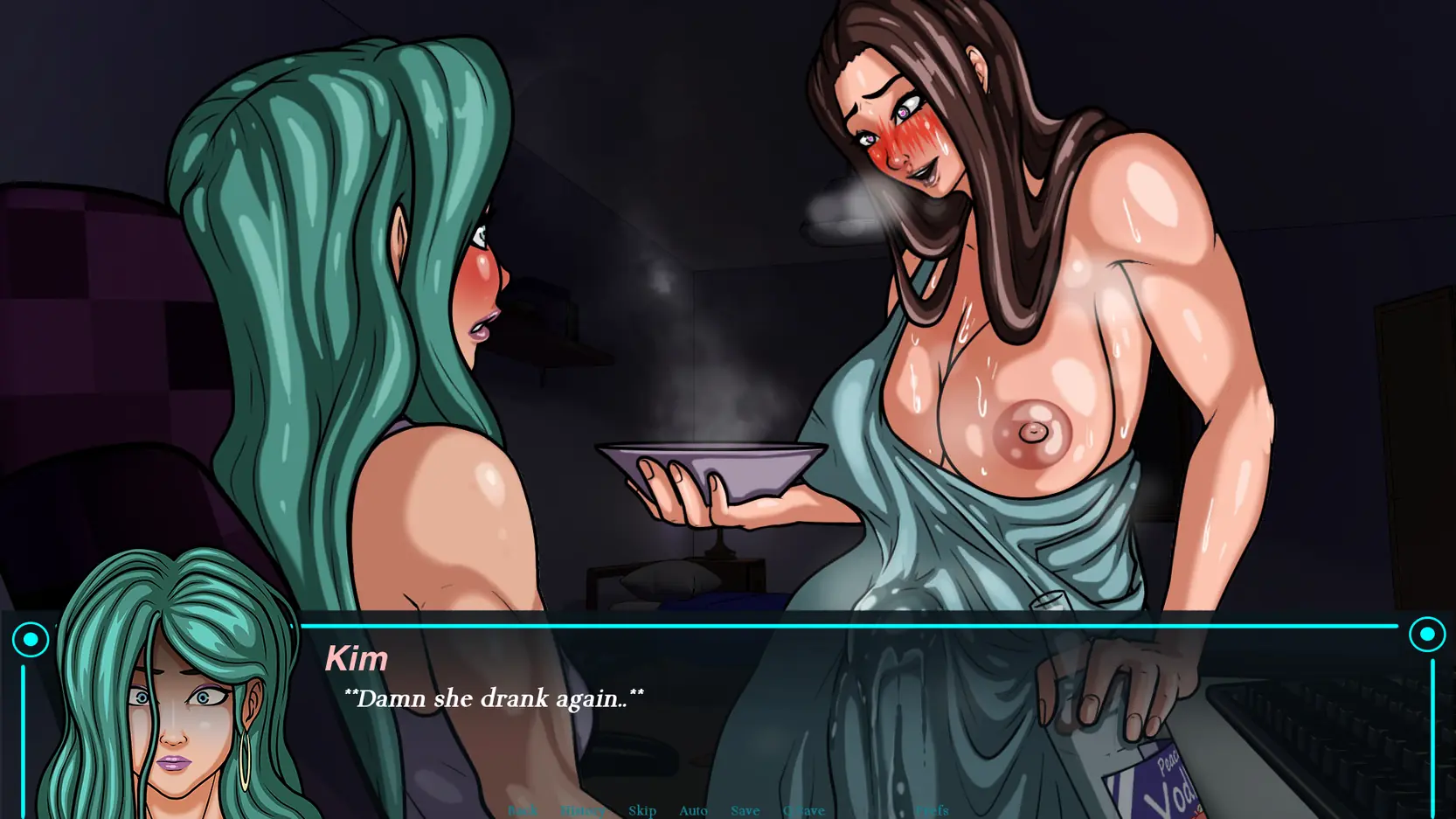Activate Skip to bypass read text

pyautogui.click(x=642, y=811)
